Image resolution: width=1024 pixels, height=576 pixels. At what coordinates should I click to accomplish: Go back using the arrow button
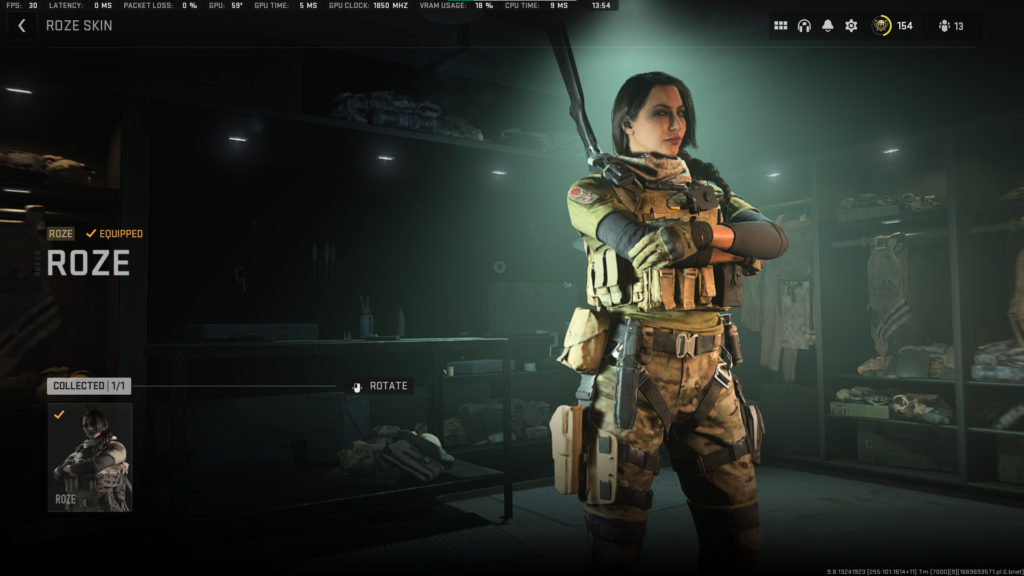(x=22, y=25)
